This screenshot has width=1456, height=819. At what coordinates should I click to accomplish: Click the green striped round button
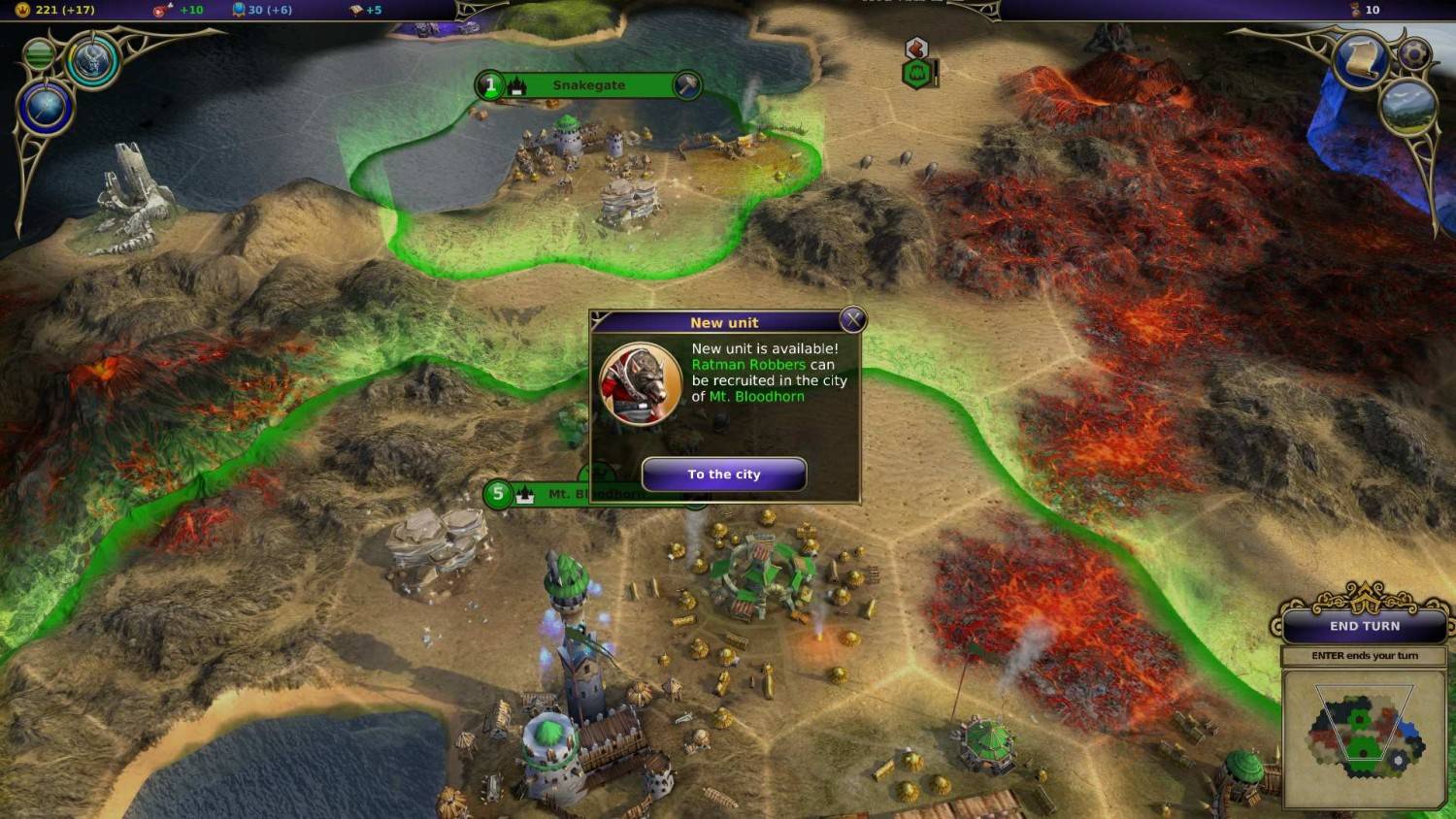pyautogui.click(x=39, y=54)
